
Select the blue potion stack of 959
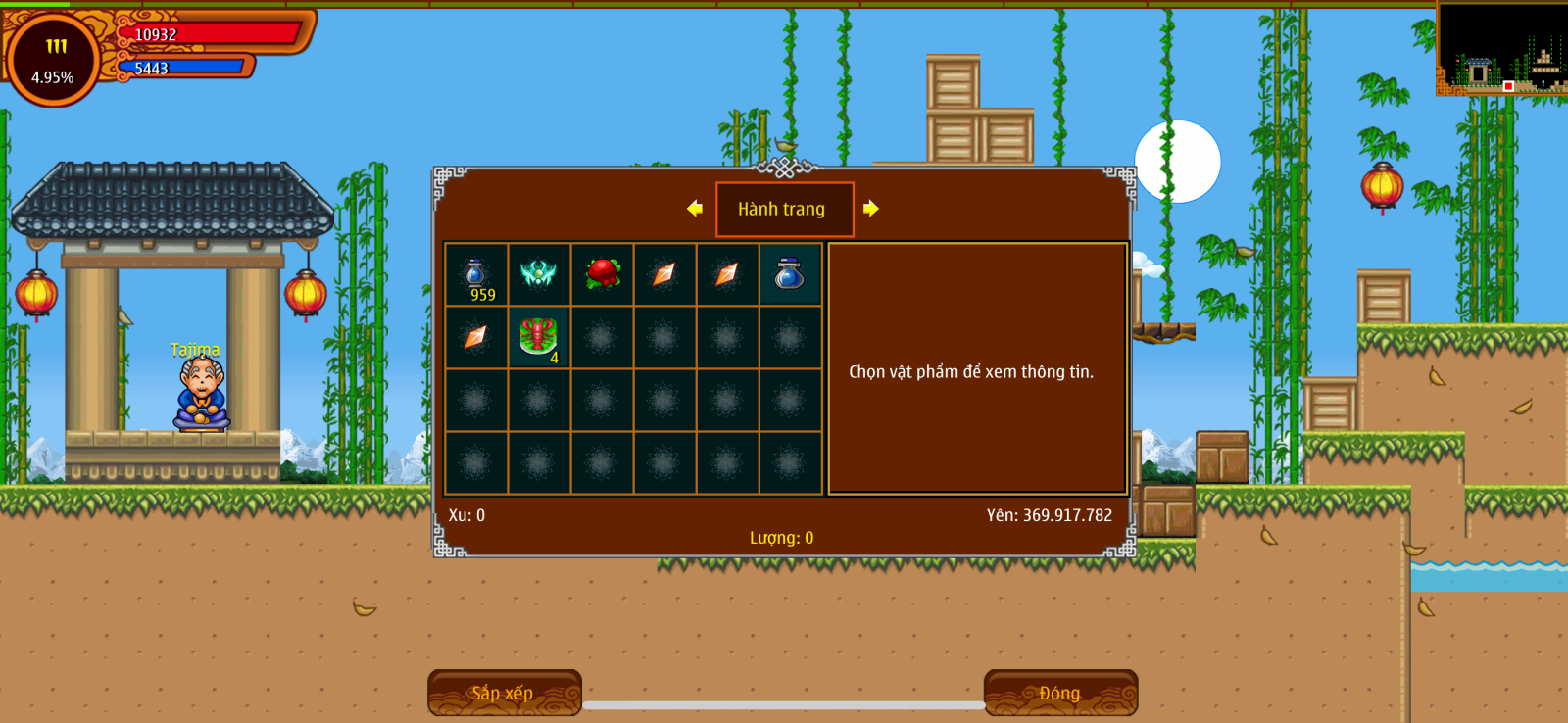pos(476,275)
